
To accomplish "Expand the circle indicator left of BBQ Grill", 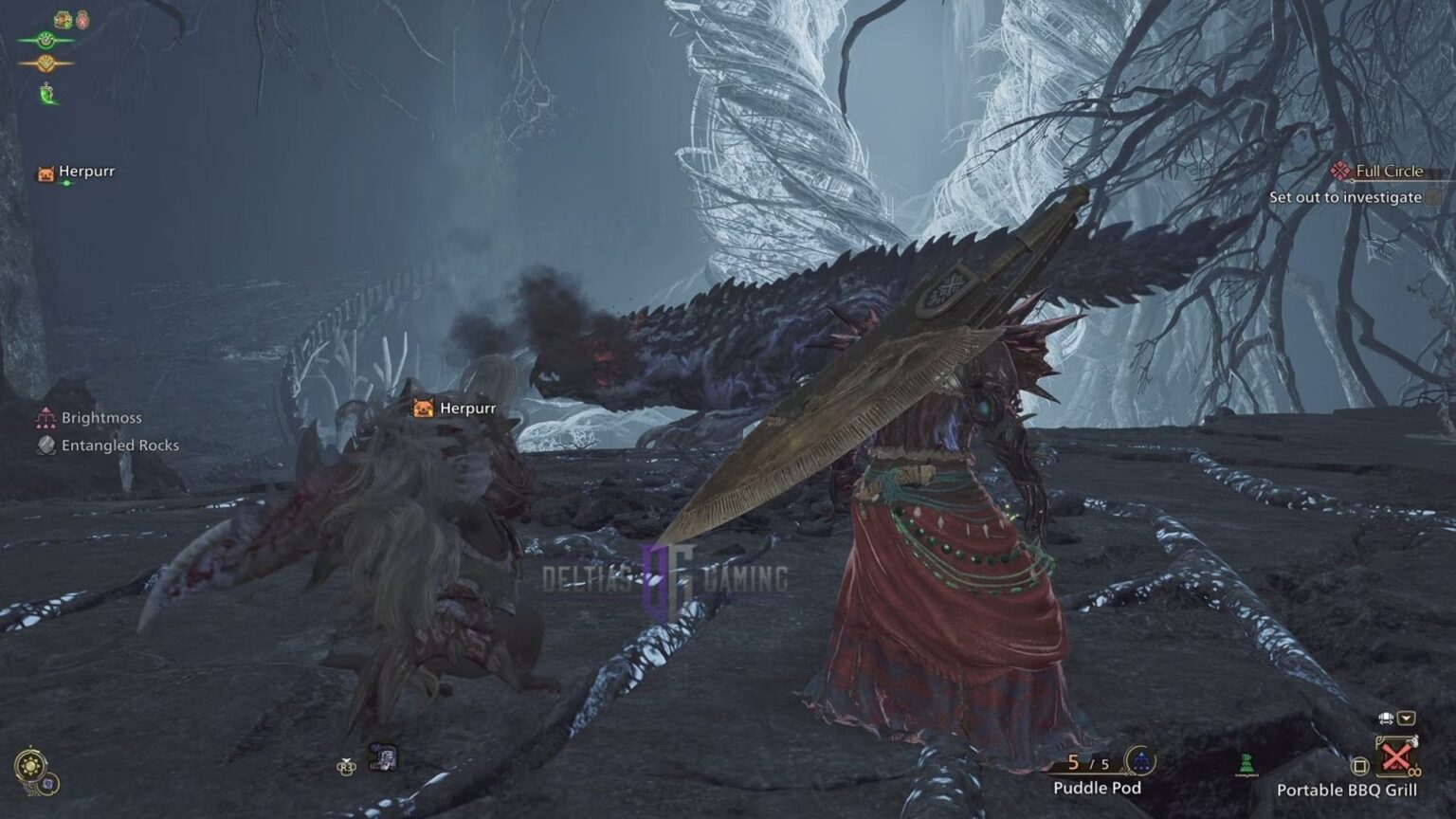I will coord(1359,766).
